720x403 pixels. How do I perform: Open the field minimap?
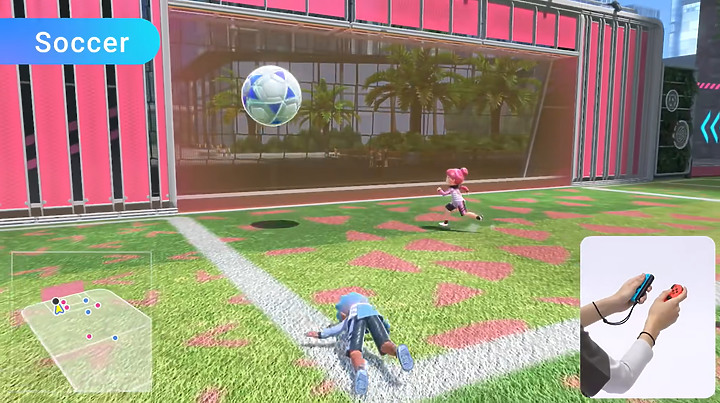click(83, 322)
